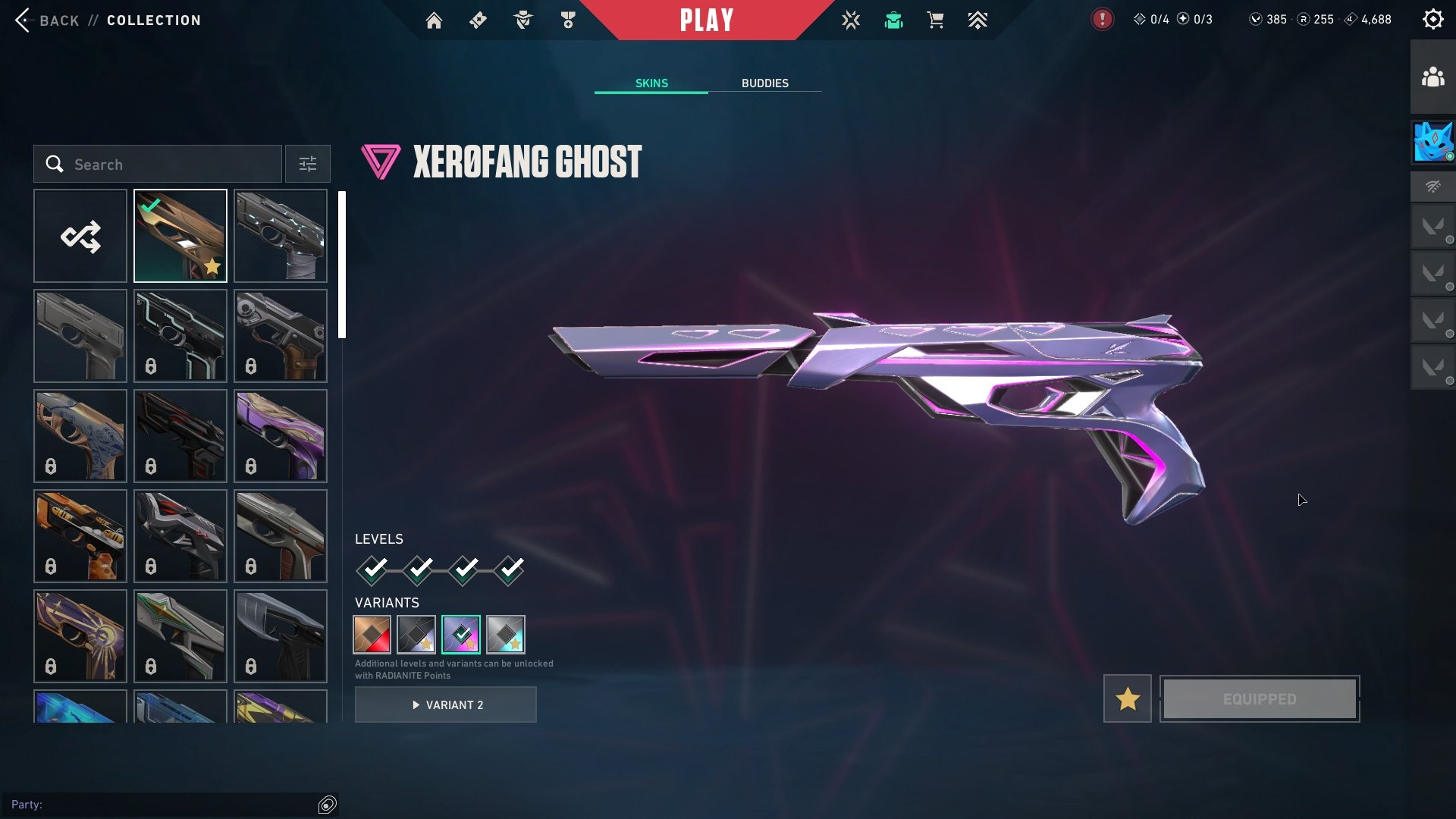Image resolution: width=1456 pixels, height=819 pixels.
Task: Open the store shopping cart
Action: pos(935,20)
